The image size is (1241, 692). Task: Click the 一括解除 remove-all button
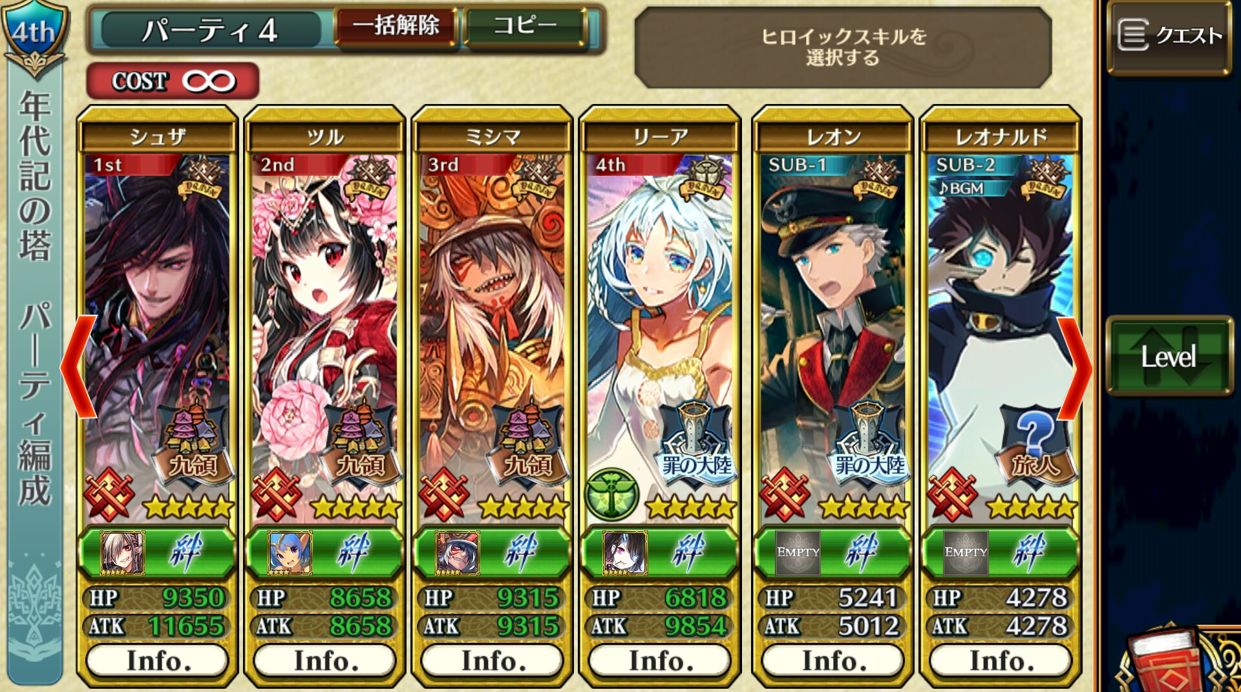(x=395, y=27)
